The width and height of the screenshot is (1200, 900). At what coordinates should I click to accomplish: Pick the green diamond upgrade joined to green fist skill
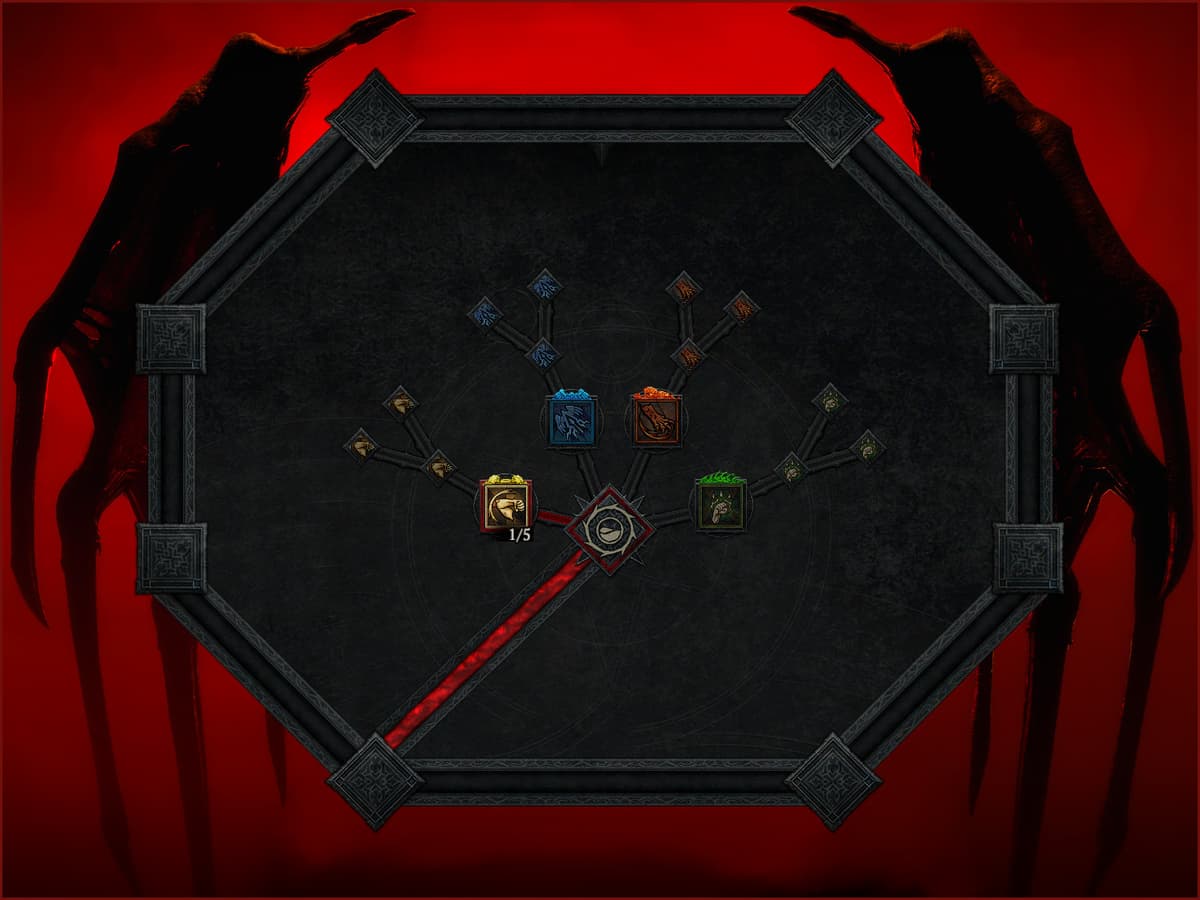791,467
